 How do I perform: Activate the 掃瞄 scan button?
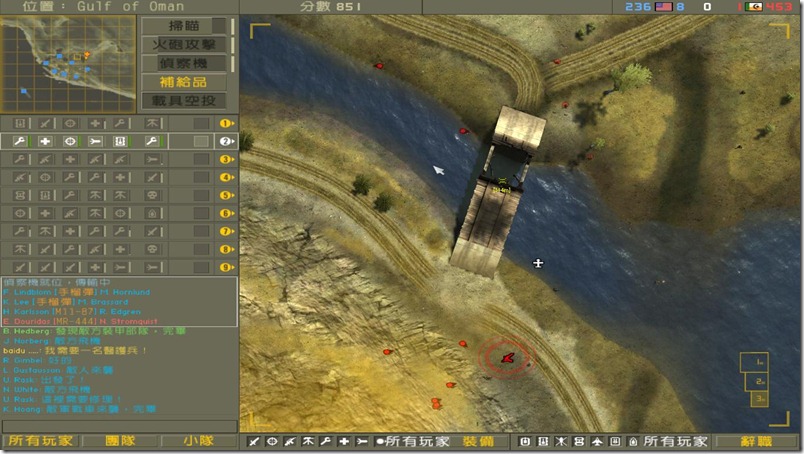(x=184, y=26)
